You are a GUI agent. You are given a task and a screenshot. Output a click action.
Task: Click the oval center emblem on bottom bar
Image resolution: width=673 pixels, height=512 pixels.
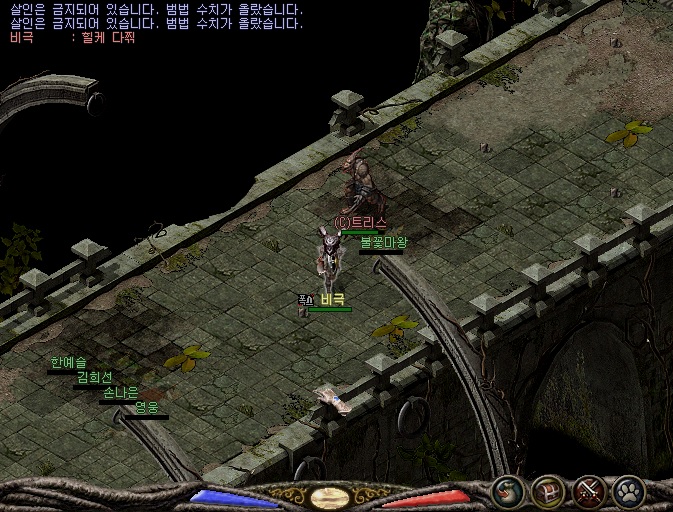pyautogui.click(x=330, y=496)
